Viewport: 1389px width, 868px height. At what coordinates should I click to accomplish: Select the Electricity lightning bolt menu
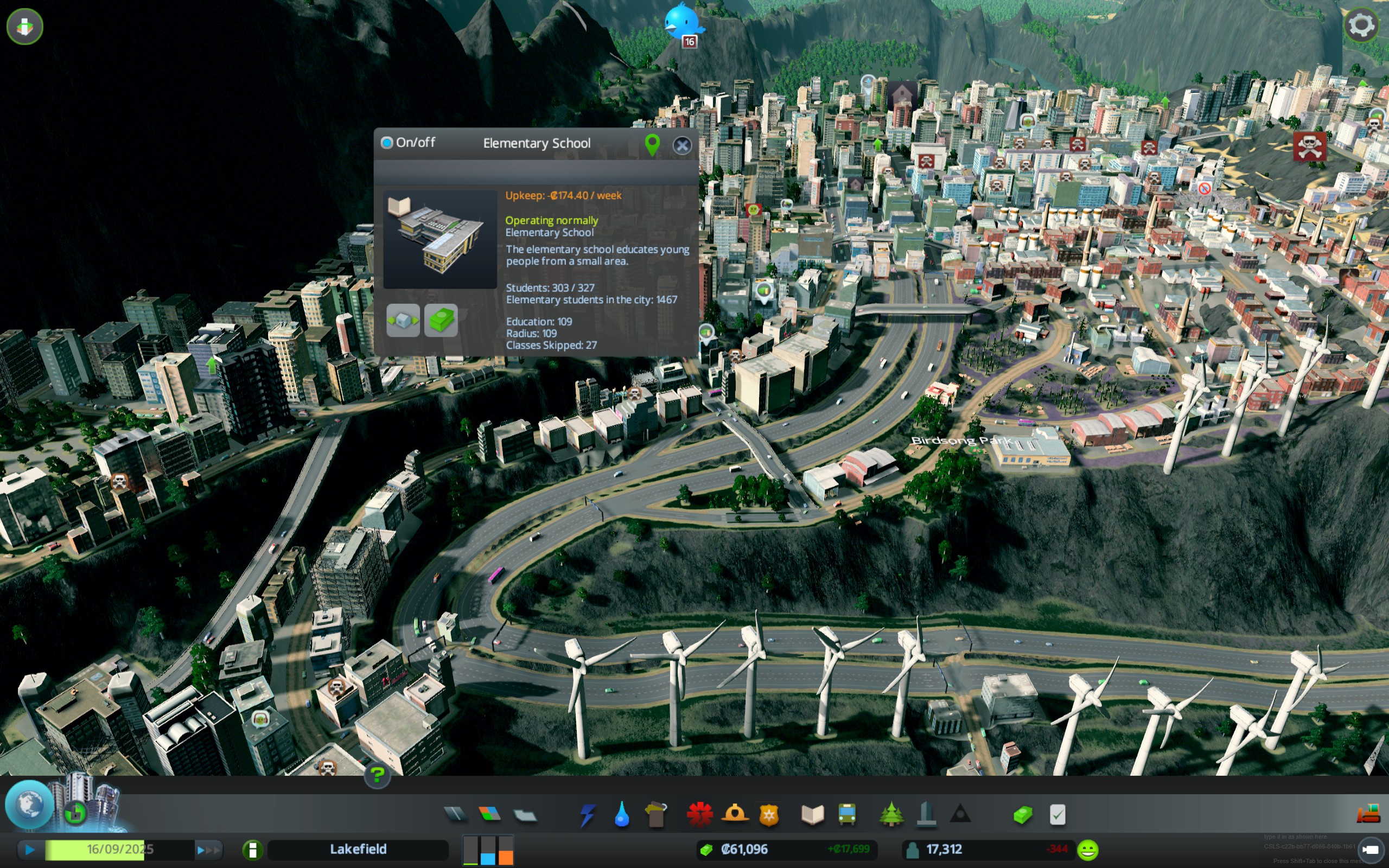[587, 815]
